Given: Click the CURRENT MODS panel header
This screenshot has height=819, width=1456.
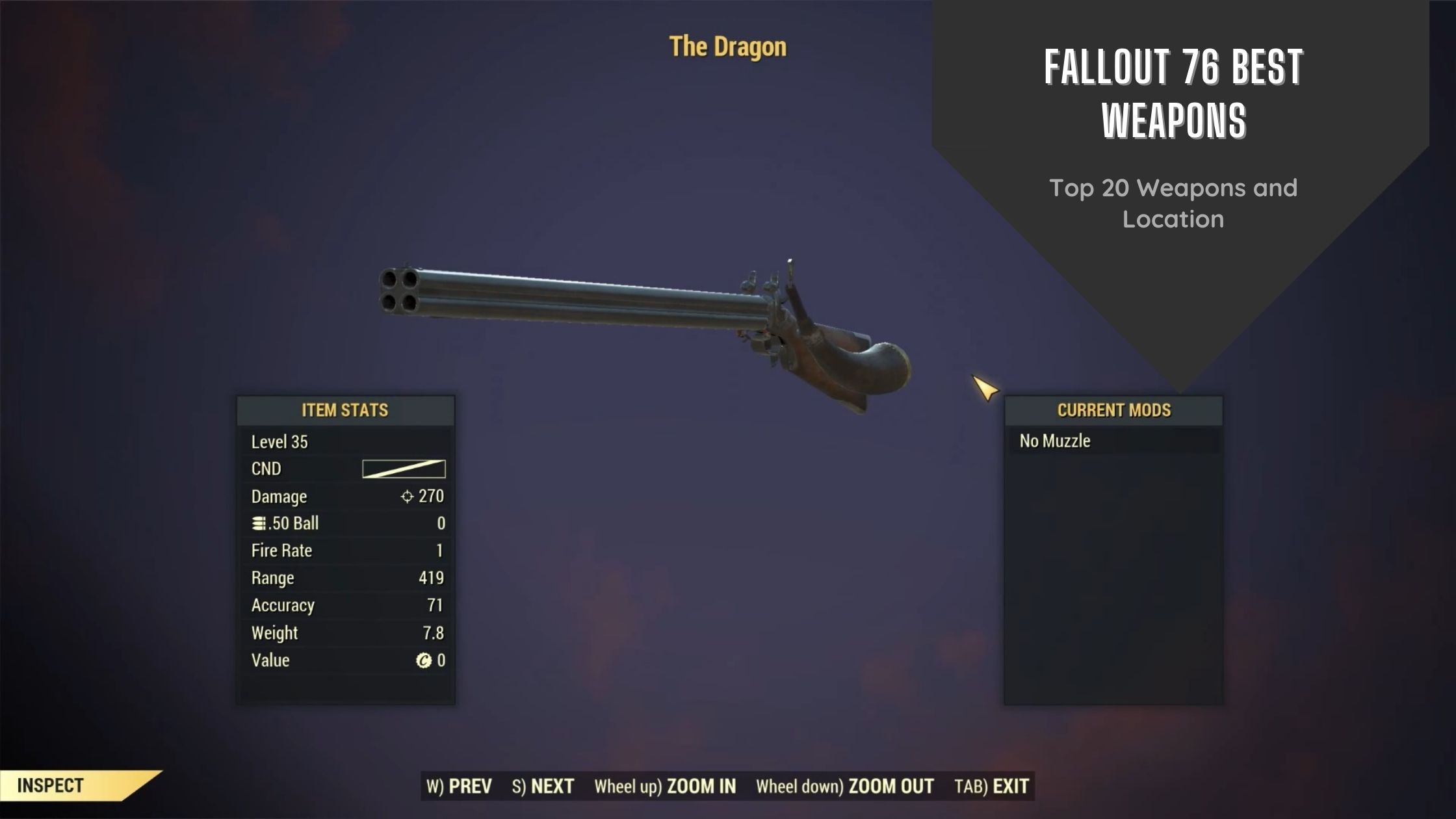Looking at the screenshot, I should 1113,410.
